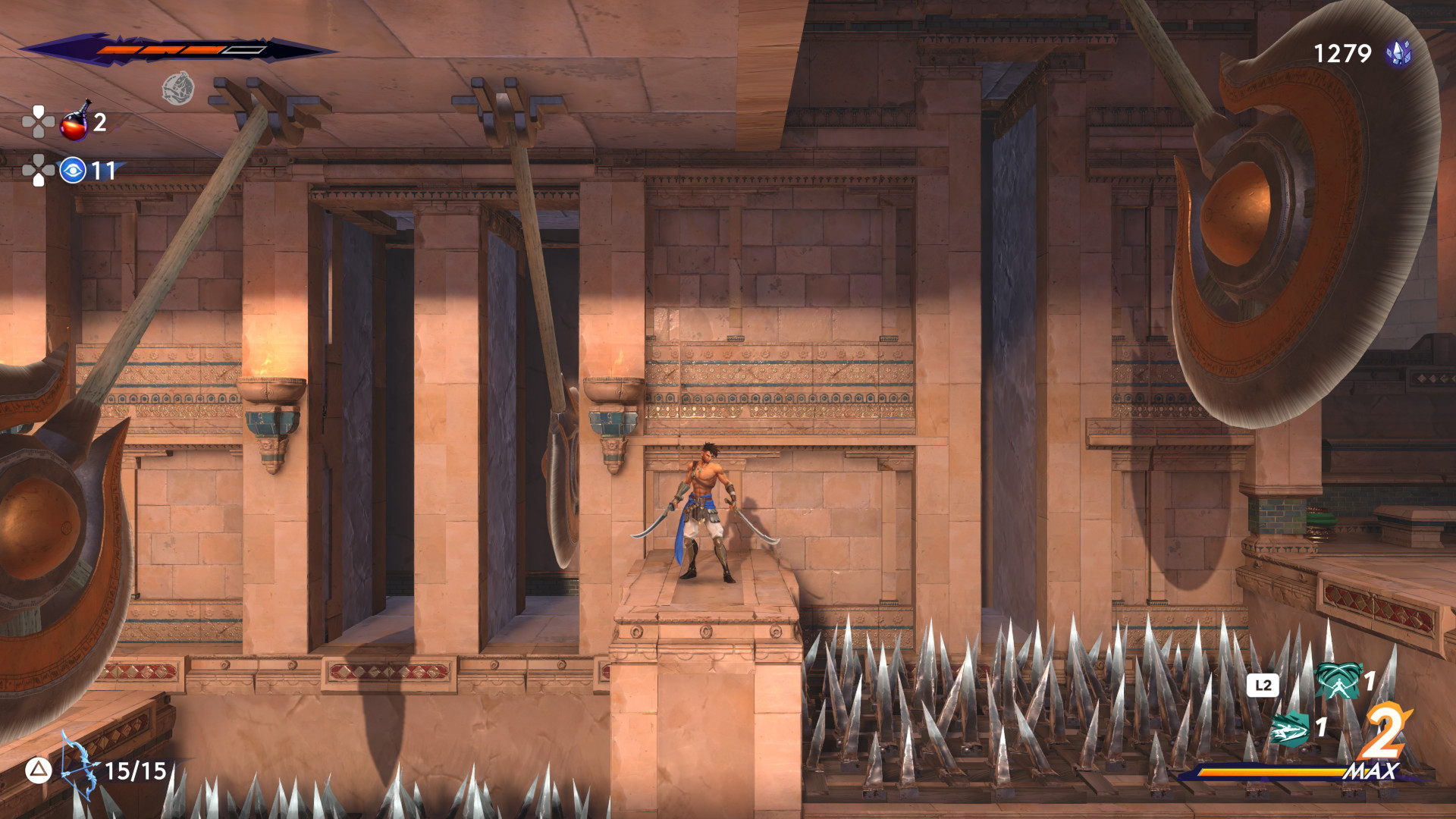This screenshot has width=1456, height=819.
Task: Click the blue eye memory shard icon
Action: point(72,171)
